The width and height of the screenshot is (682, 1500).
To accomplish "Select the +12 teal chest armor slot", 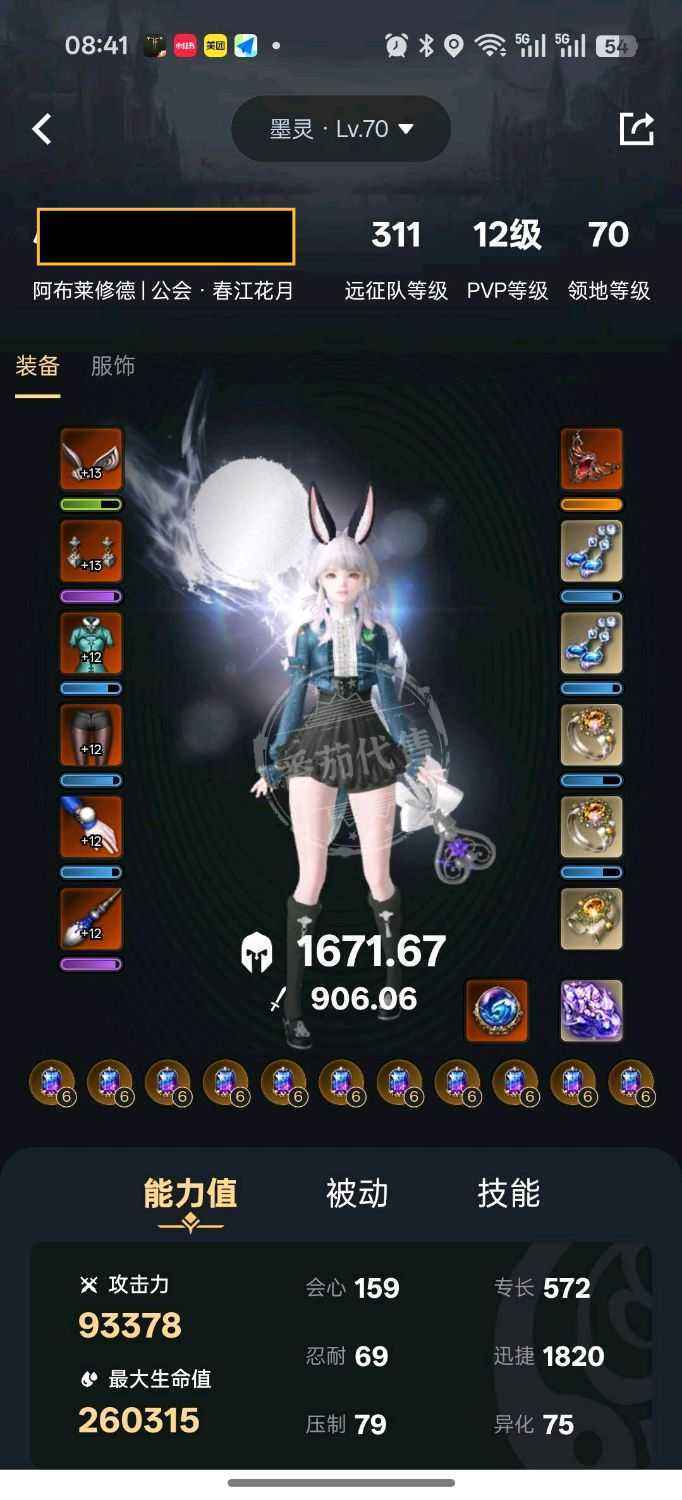I will click(91, 643).
